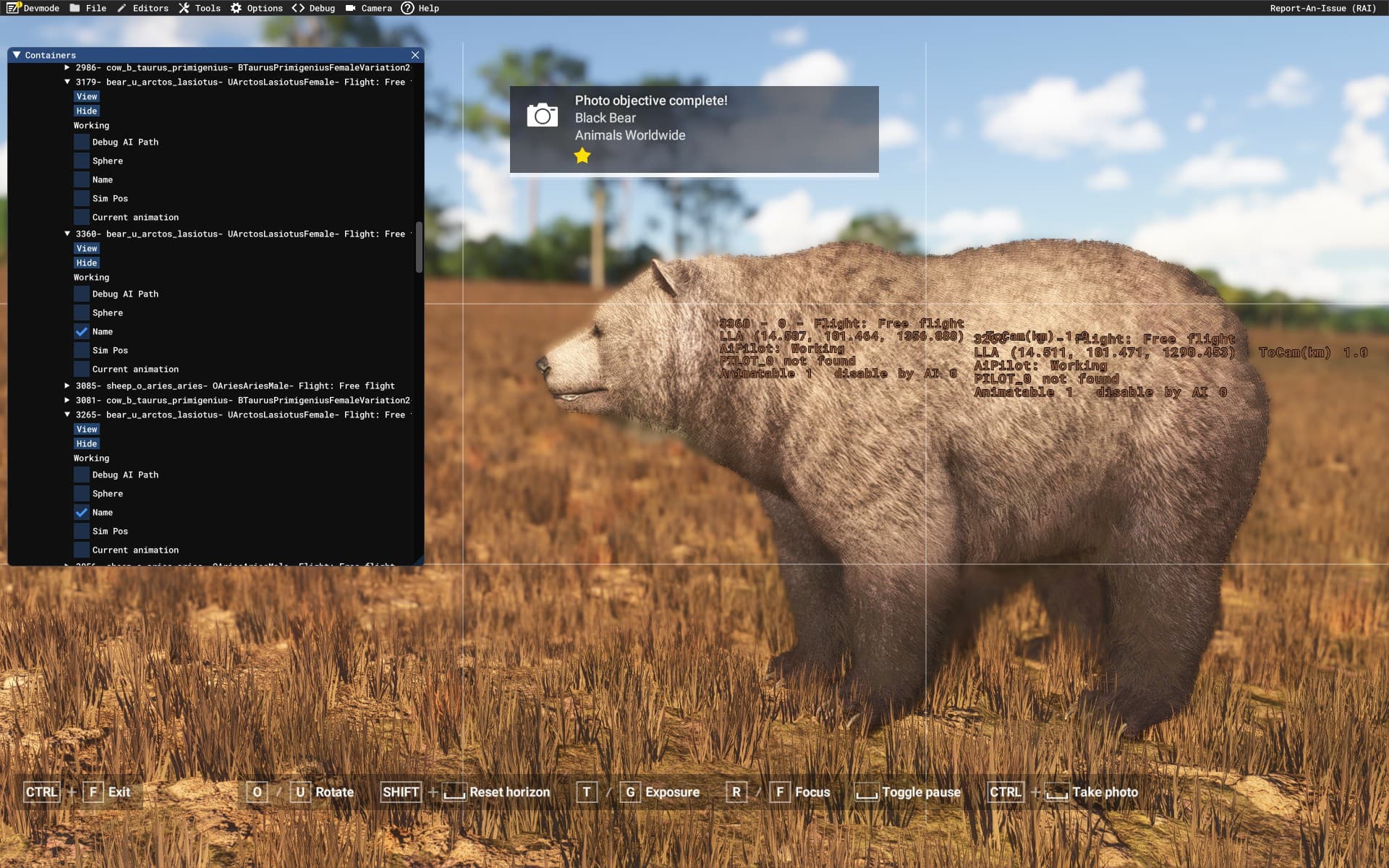
Task: Select the wrench Tools icon
Action: tap(185, 8)
